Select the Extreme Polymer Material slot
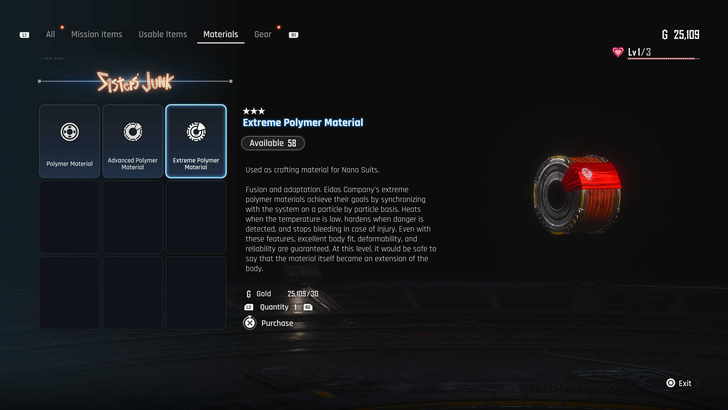The width and height of the screenshot is (728, 410). (x=196, y=141)
